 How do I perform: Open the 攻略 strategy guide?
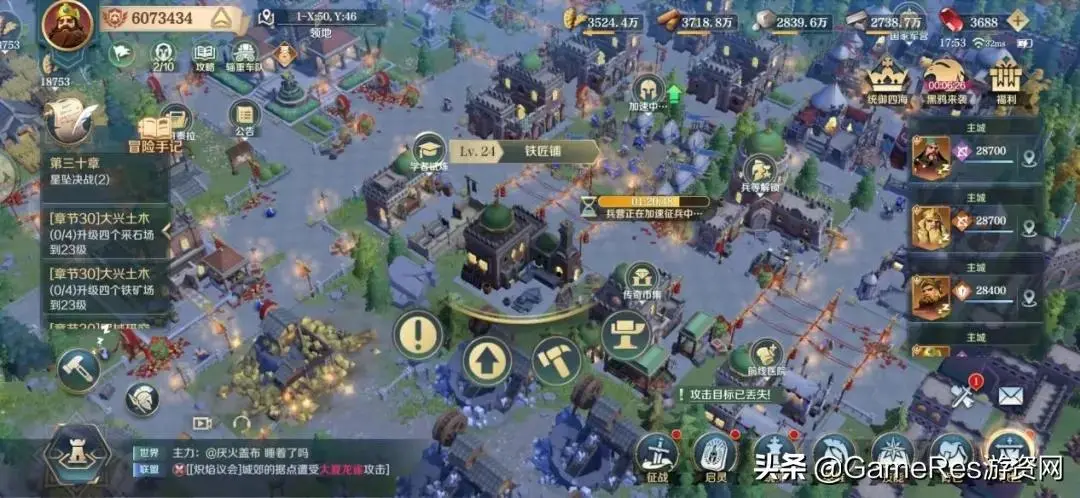pos(204,56)
